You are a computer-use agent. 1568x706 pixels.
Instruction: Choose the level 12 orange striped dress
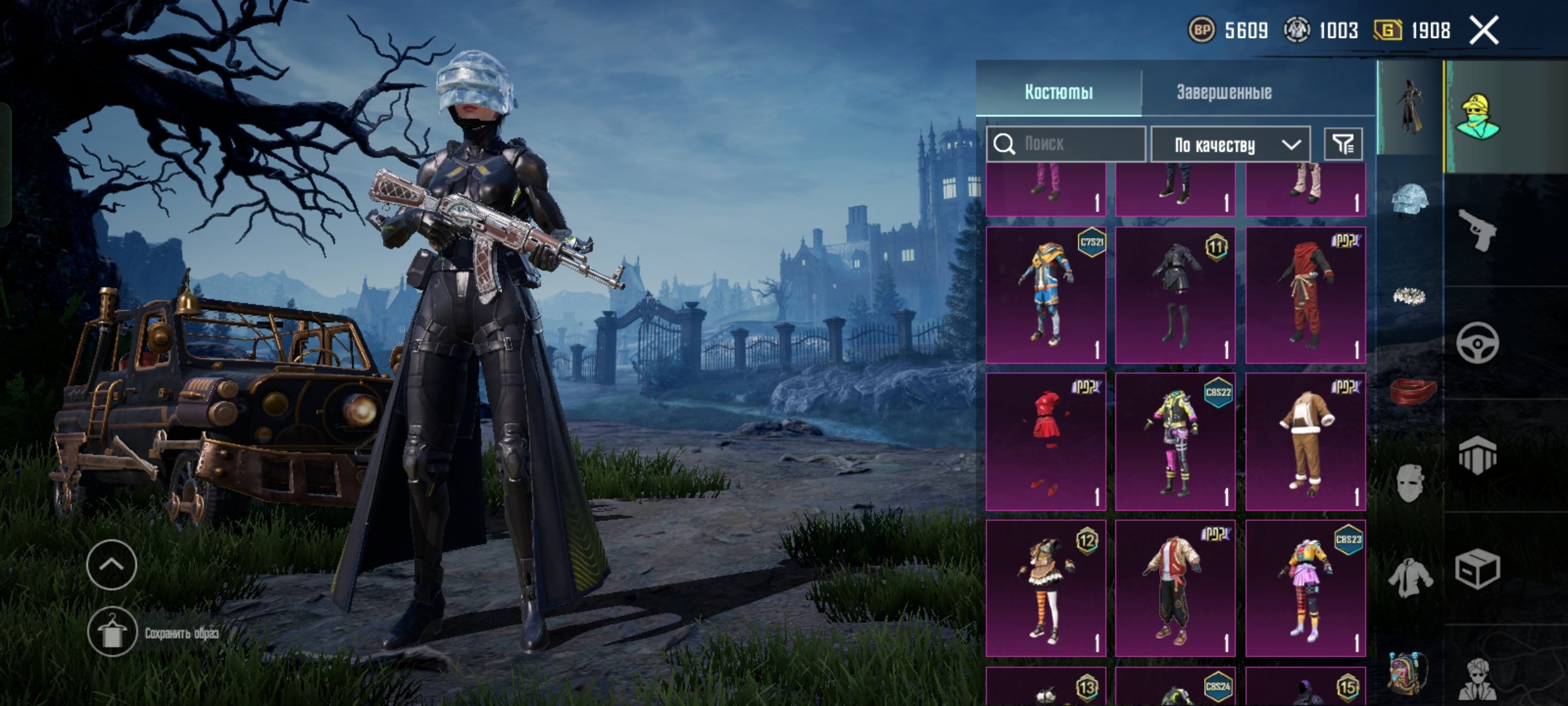point(1045,588)
